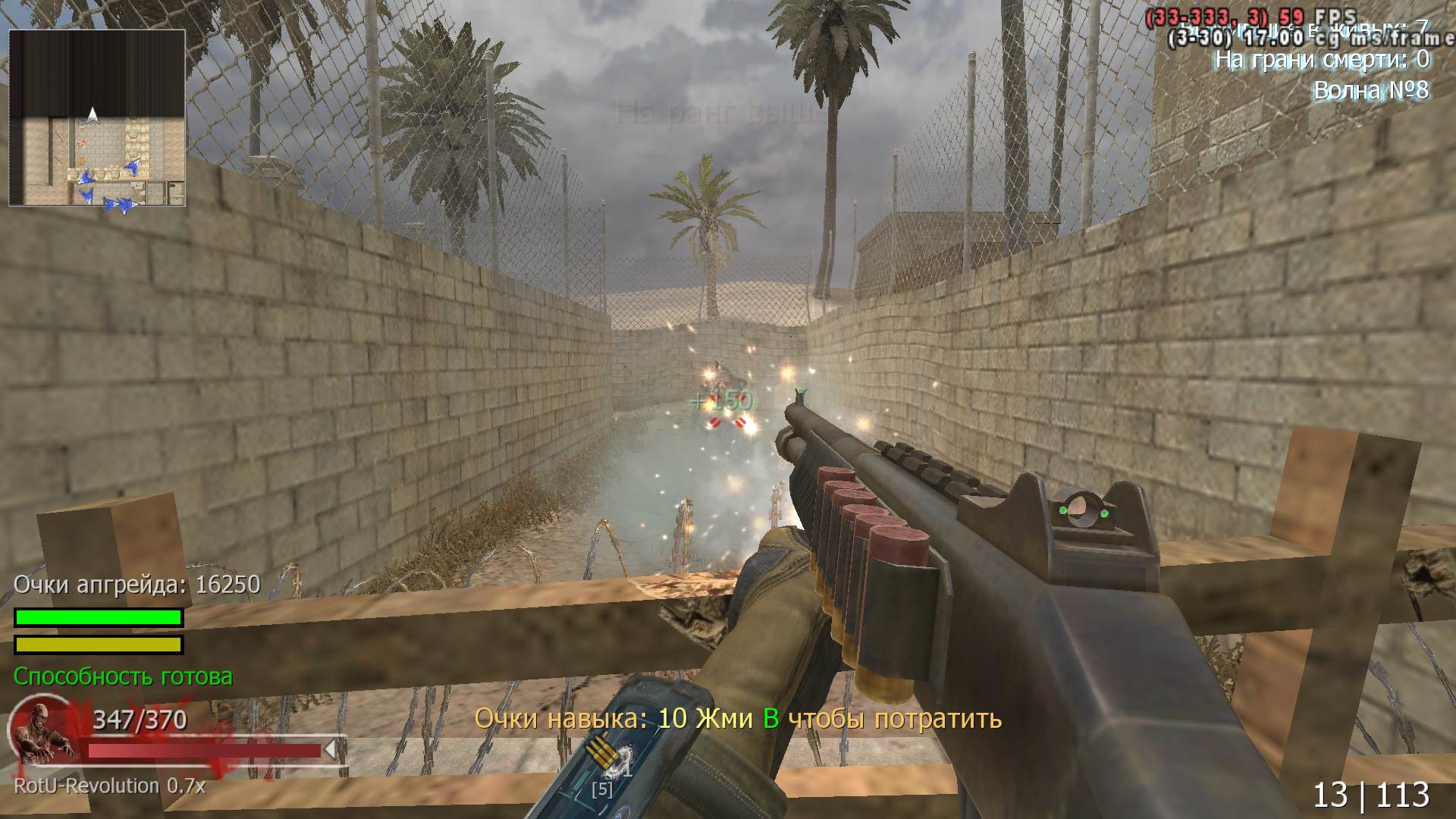Choose the ammo bullets item icon
The height and width of the screenshot is (819, 1456).
(x=601, y=753)
